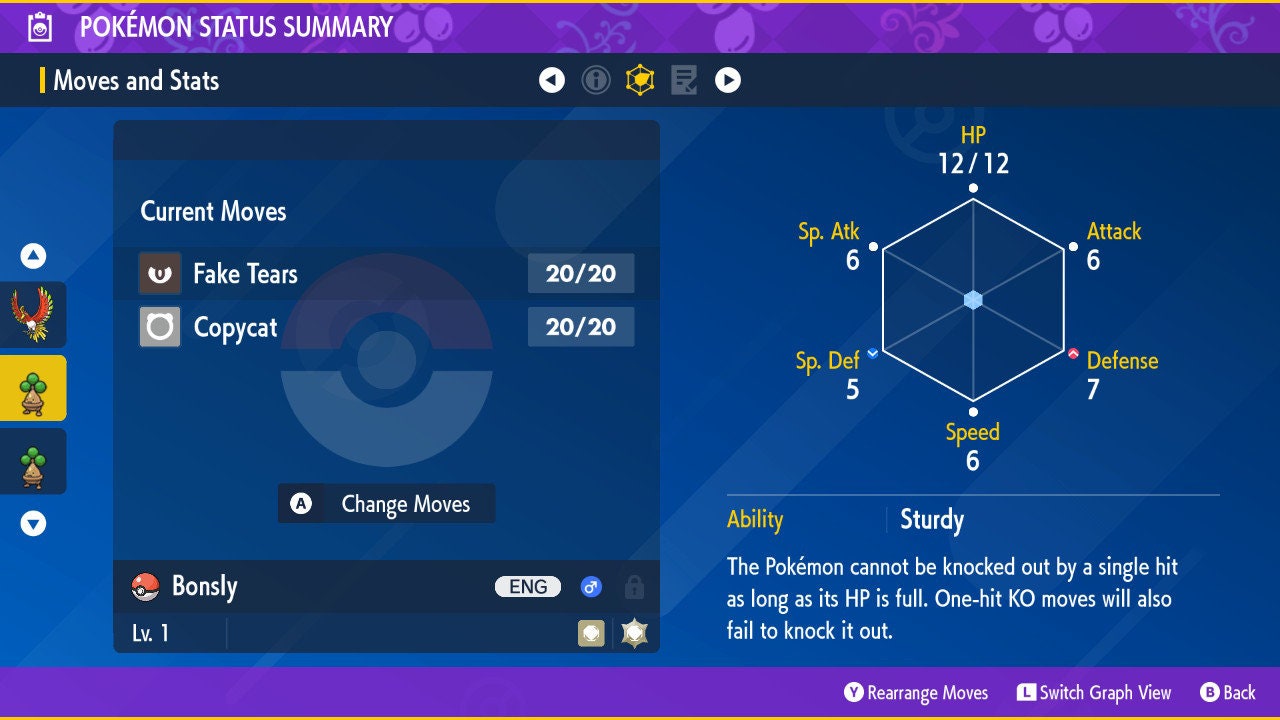Viewport: 1280px width, 720px height.
Task: Open Change Moves option
Action: (x=386, y=504)
